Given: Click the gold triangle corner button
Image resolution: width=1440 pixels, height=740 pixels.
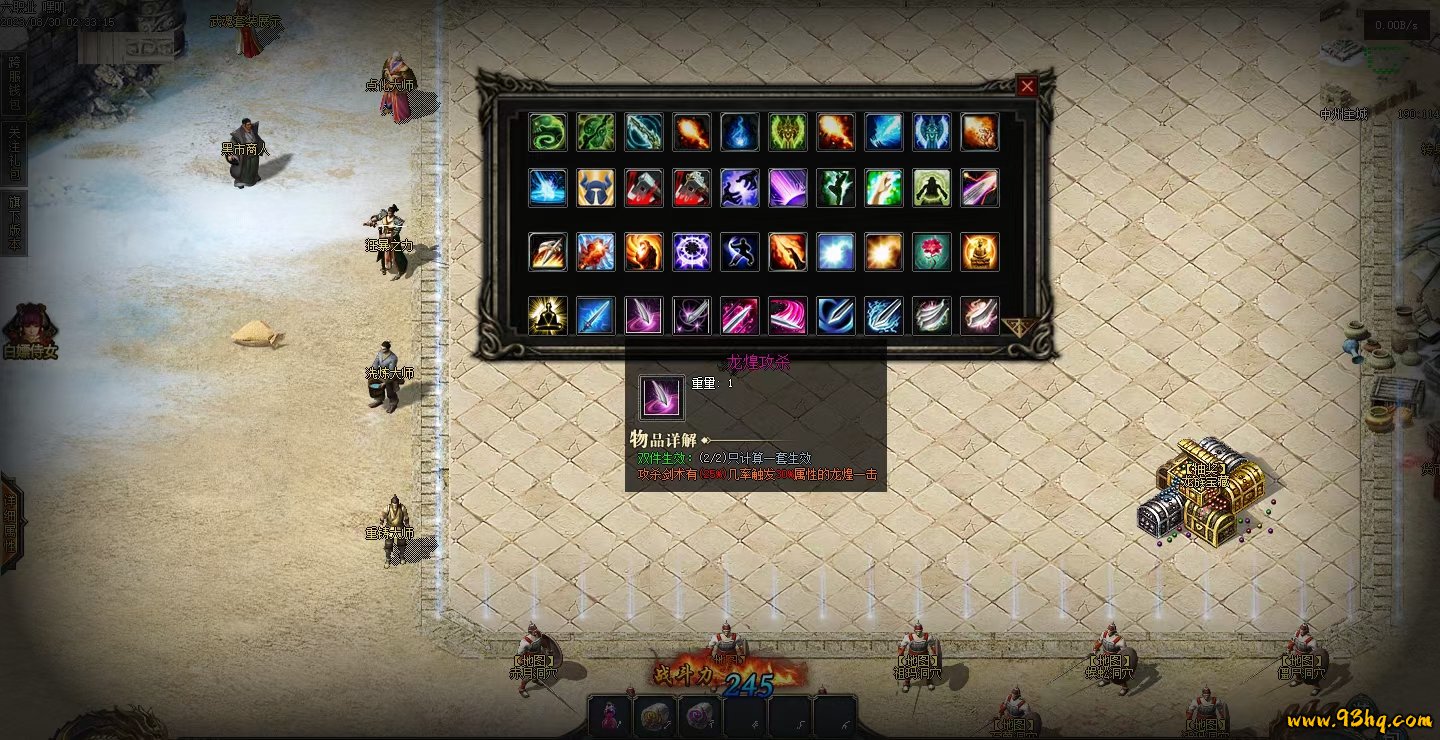Looking at the screenshot, I should coord(1018,327).
